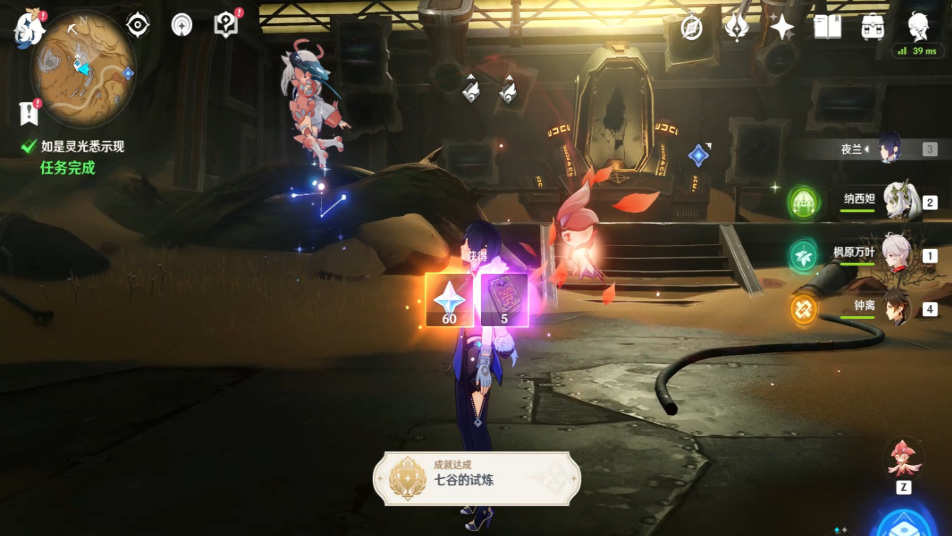Open the adventurer handbook book icon
Screen dimensions: 952x536
(x=827, y=27)
